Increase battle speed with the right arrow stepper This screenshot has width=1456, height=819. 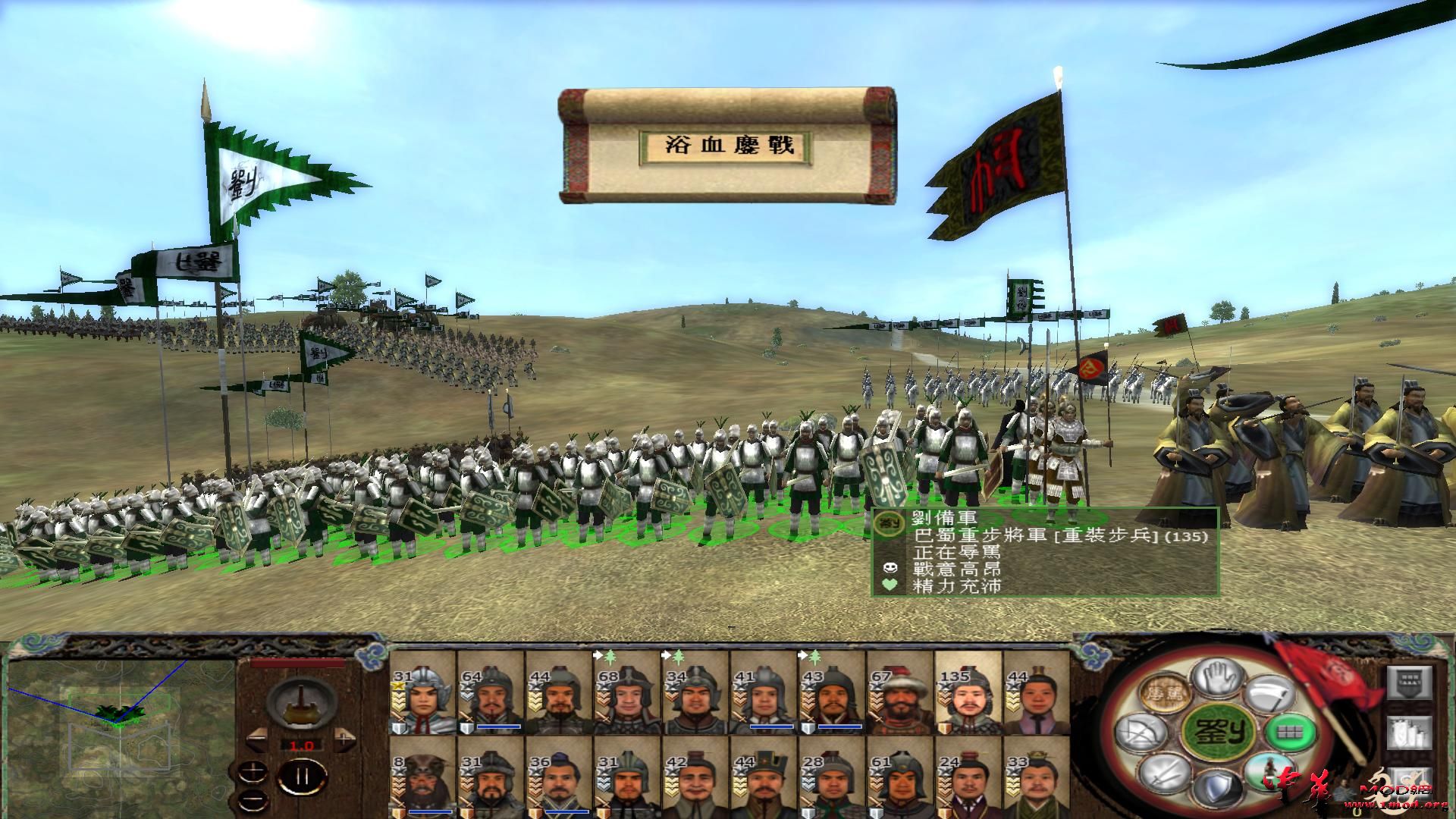point(344,738)
